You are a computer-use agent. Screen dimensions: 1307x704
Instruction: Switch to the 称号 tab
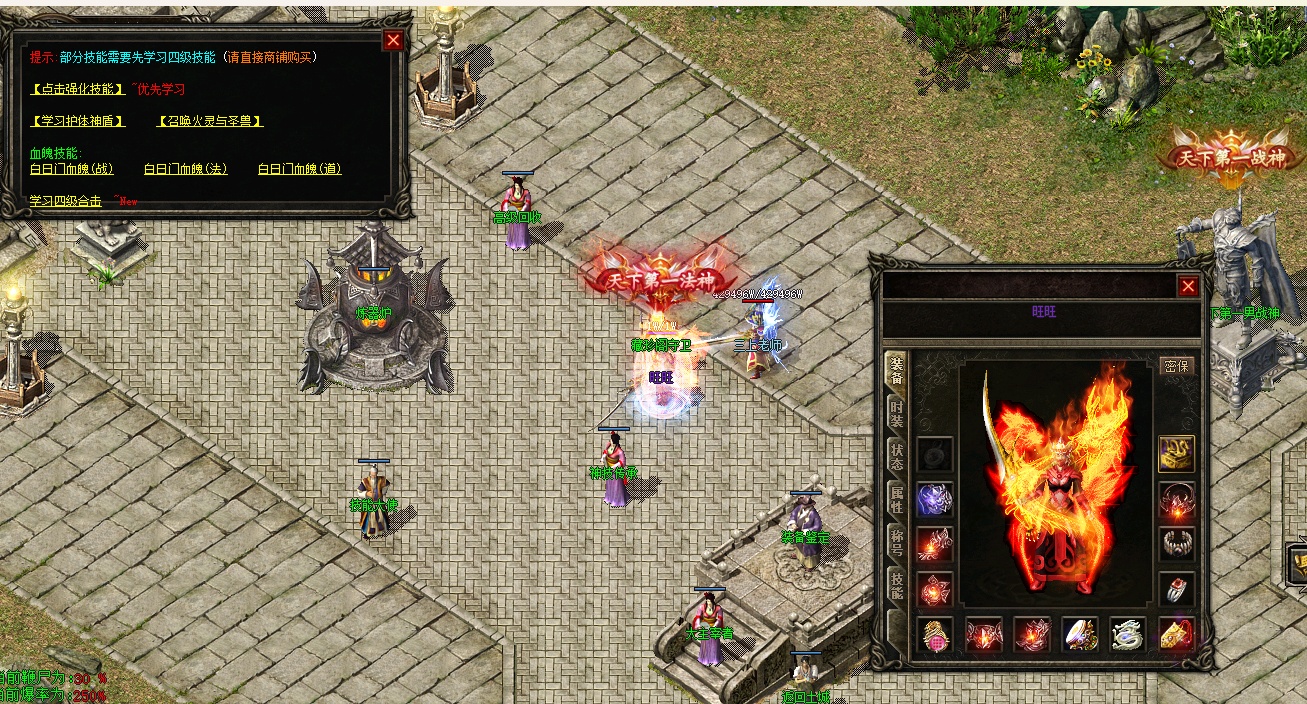(x=897, y=542)
